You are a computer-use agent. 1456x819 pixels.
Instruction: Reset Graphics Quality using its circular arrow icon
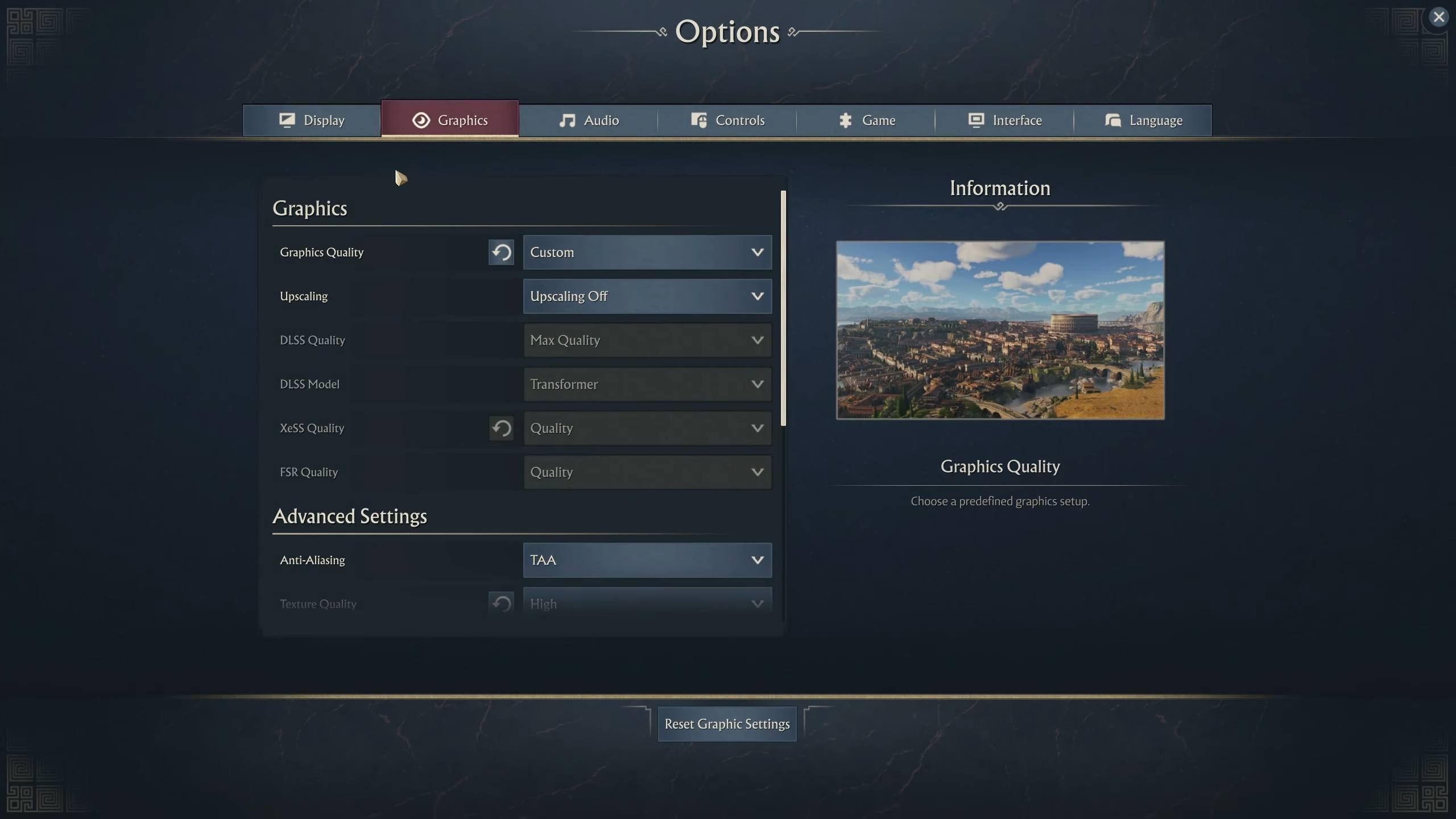click(501, 252)
